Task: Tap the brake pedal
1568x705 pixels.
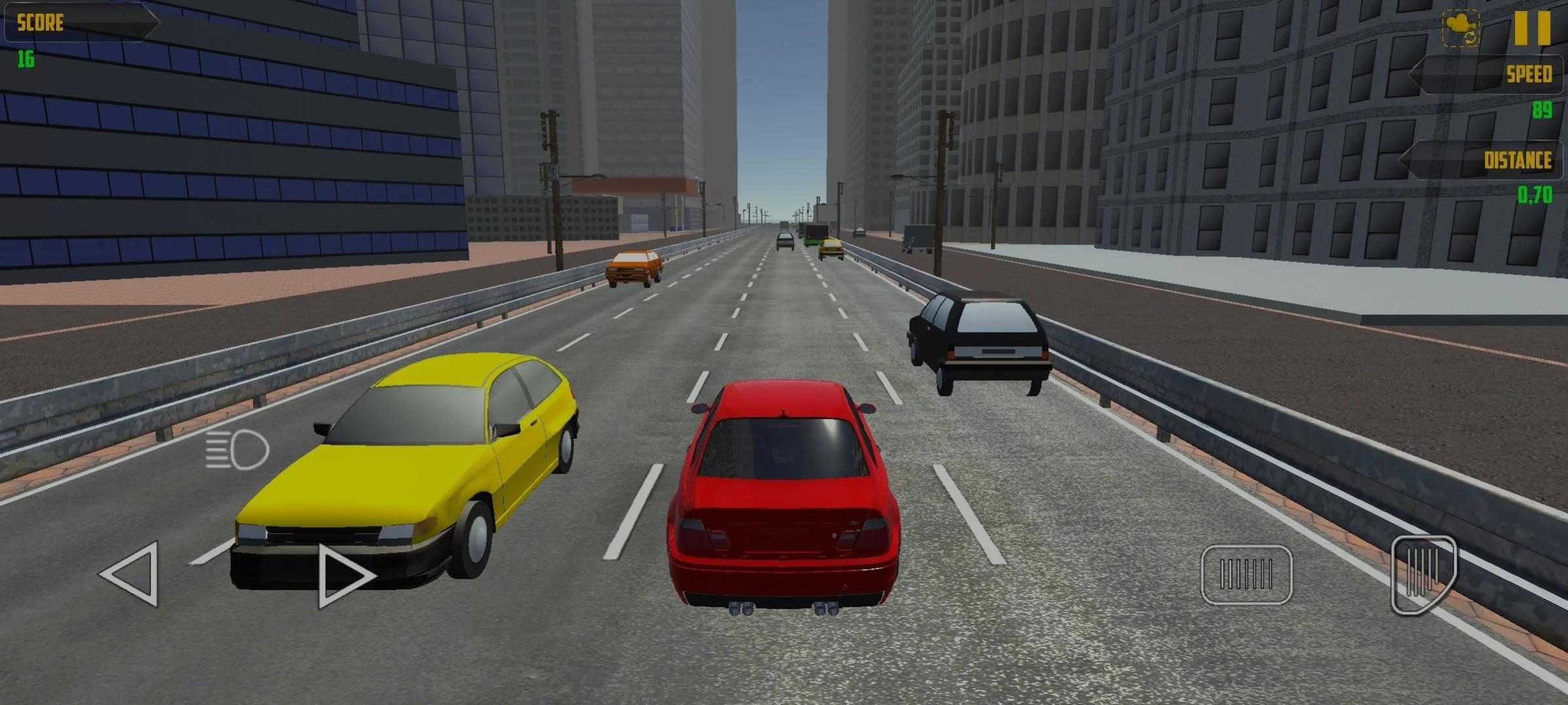Action: (x=1246, y=574)
